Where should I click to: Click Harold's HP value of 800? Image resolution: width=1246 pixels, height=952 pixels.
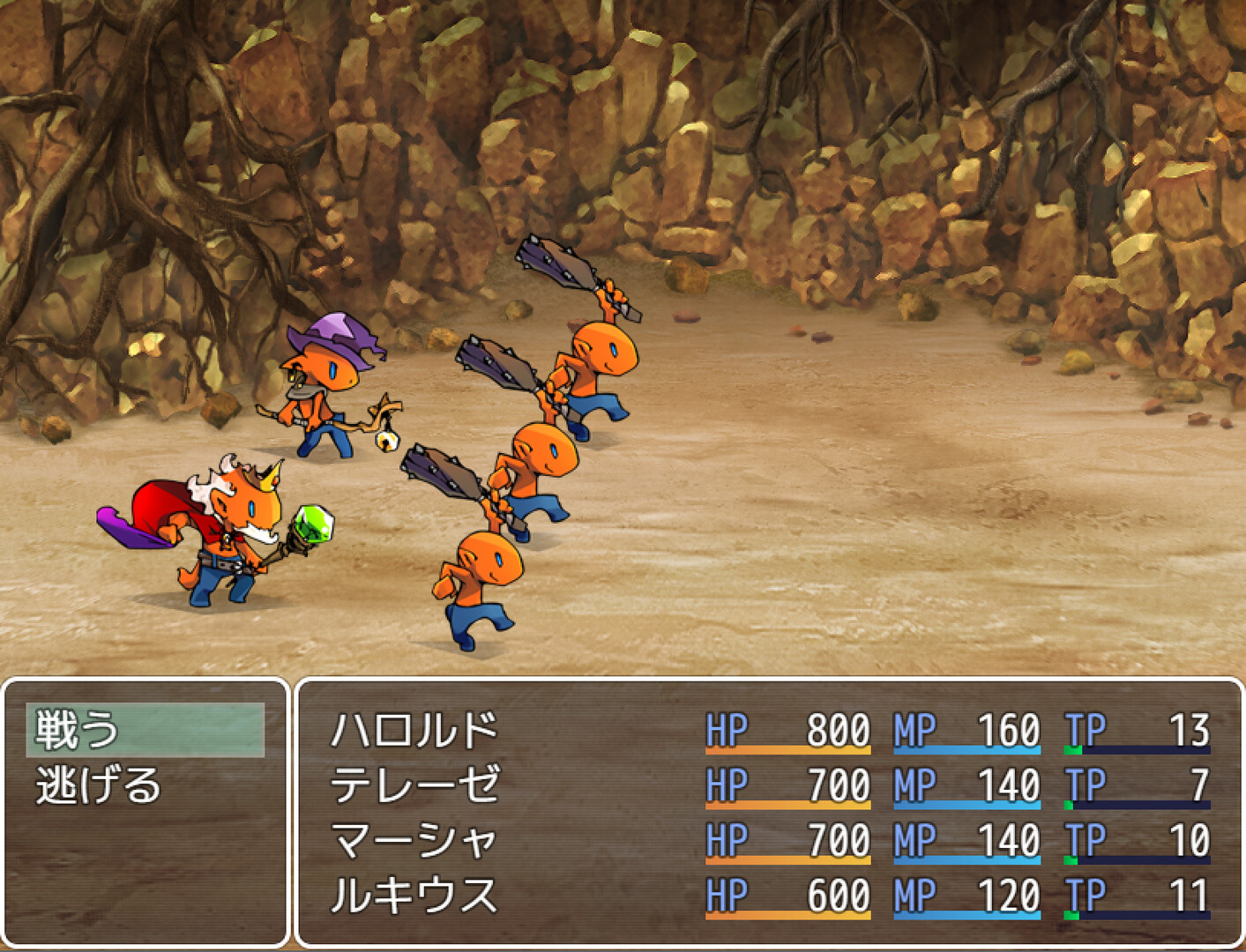click(x=836, y=728)
